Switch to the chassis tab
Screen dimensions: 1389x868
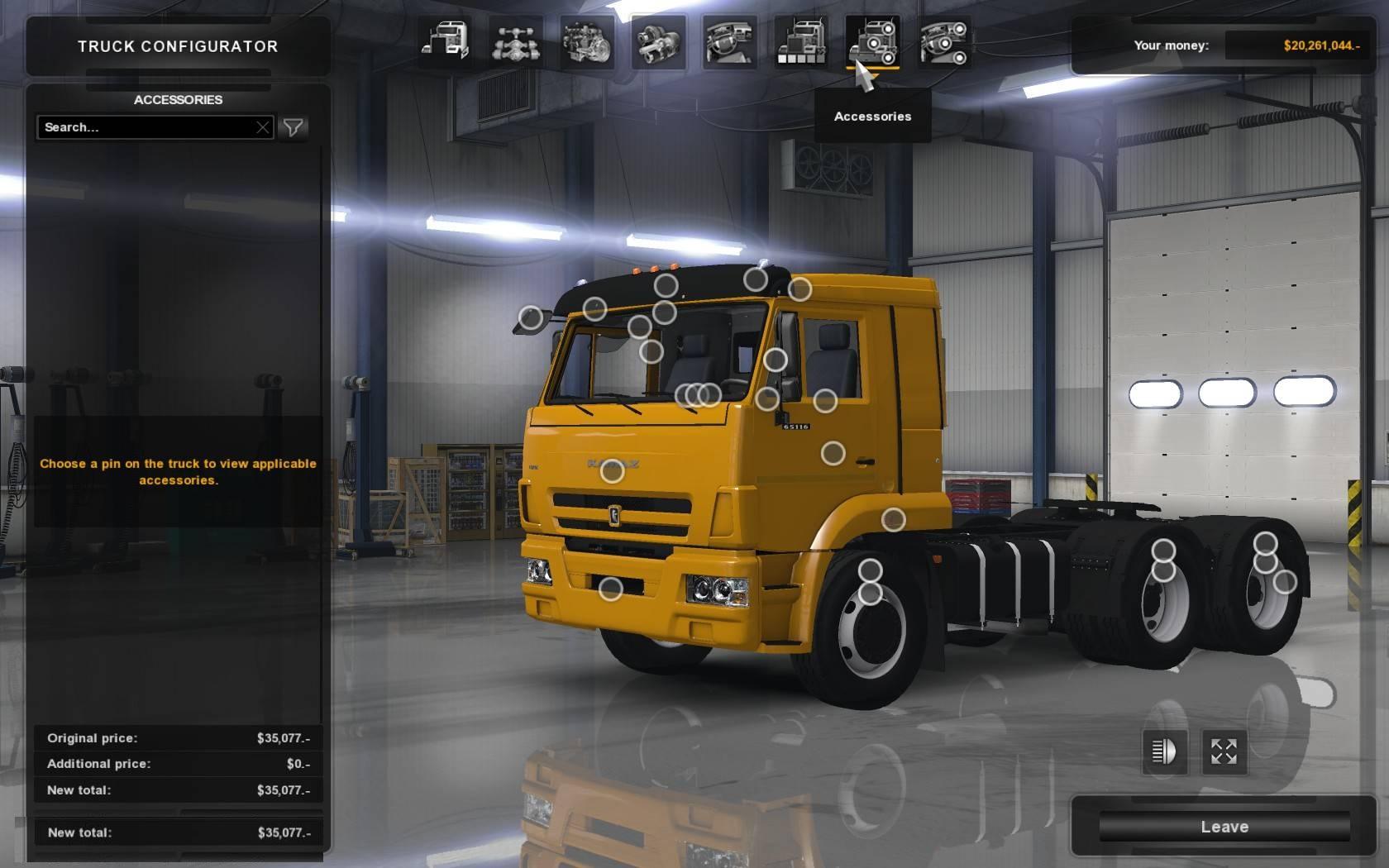pos(516,41)
